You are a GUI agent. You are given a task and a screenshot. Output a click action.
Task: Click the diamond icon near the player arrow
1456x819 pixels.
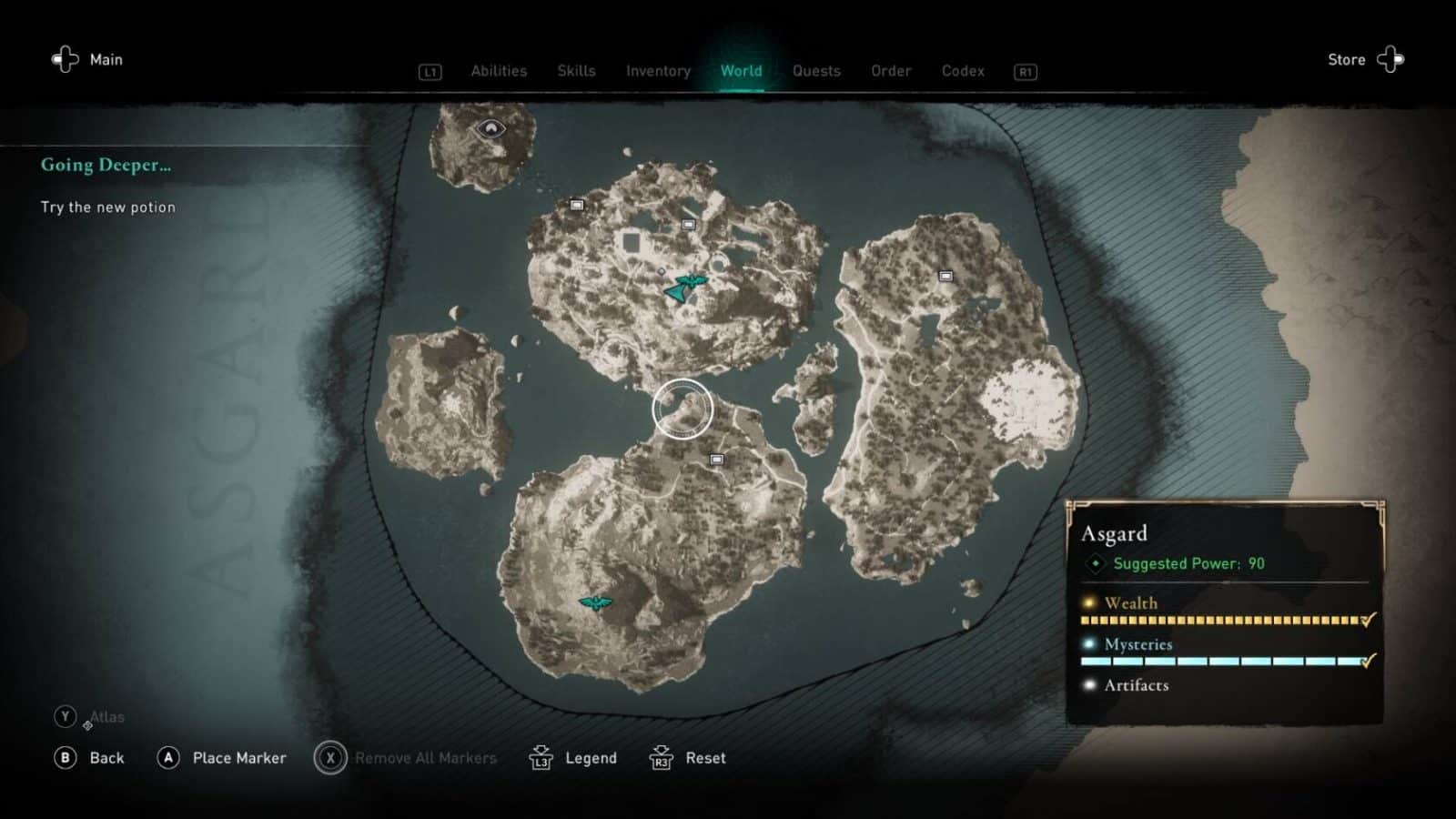click(x=662, y=271)
